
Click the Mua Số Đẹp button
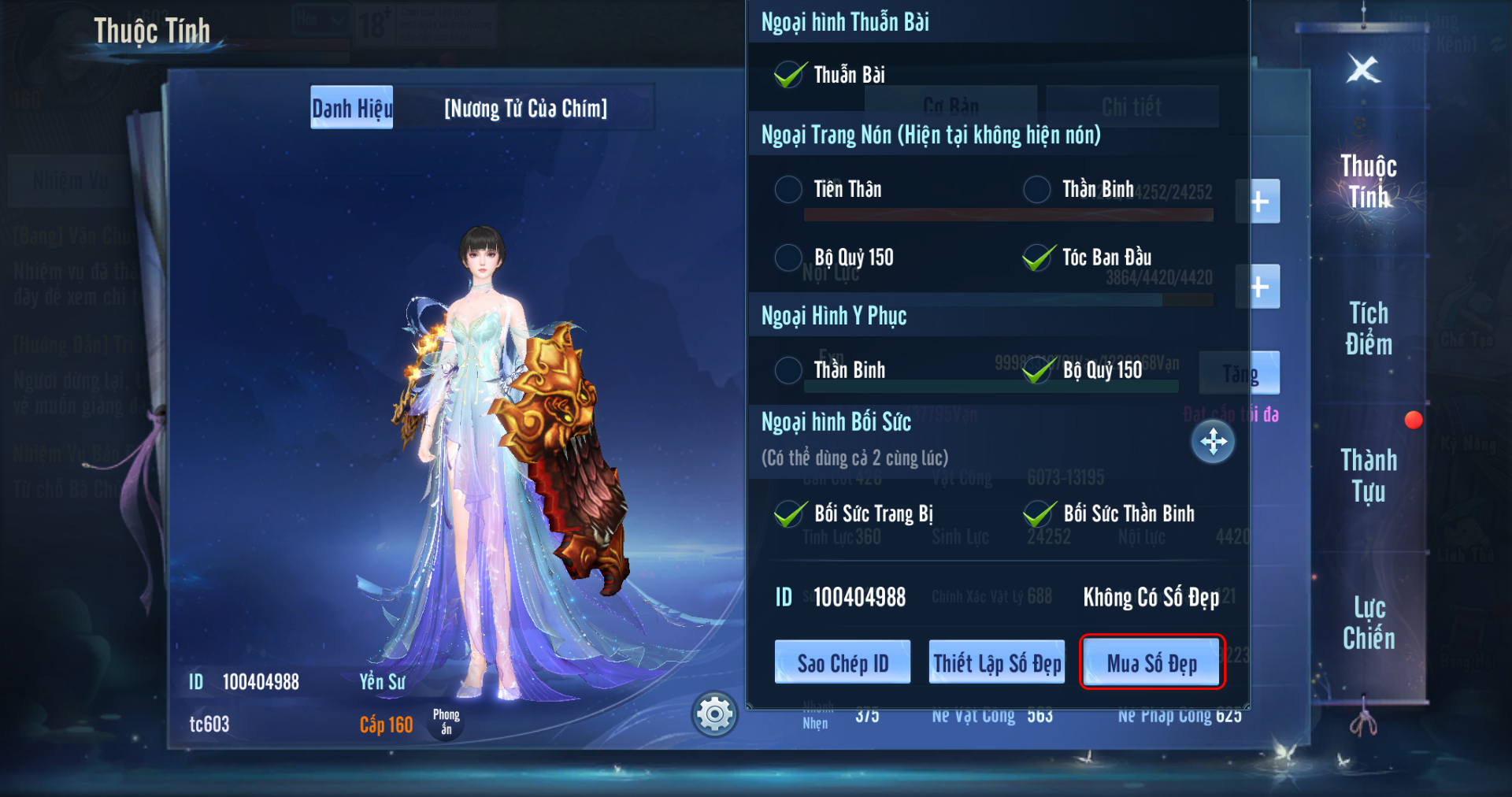(1151, 662)
